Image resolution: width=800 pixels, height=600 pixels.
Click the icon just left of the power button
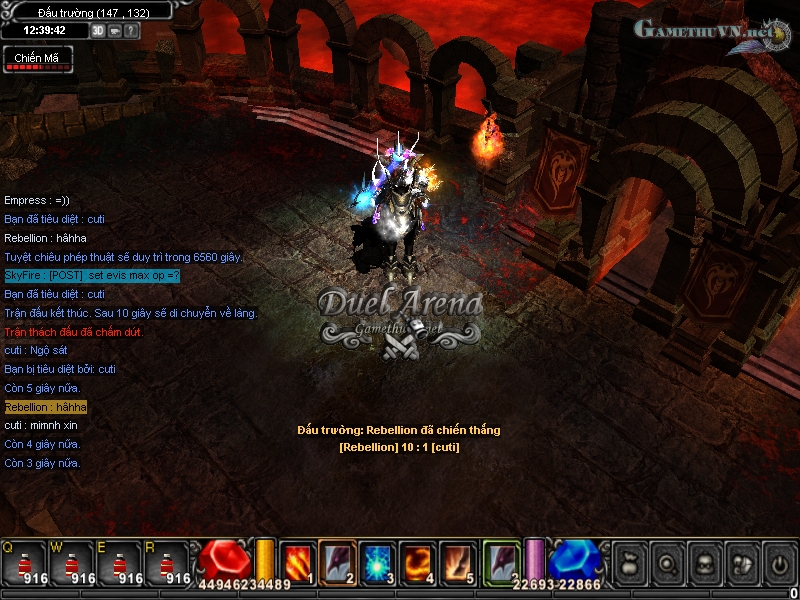[x=742, y=563]
